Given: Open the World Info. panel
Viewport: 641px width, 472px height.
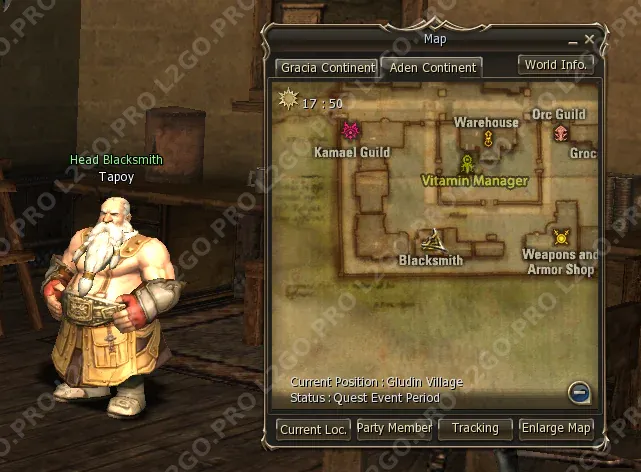Looking at the screenshot, I should tap(556, 64).
